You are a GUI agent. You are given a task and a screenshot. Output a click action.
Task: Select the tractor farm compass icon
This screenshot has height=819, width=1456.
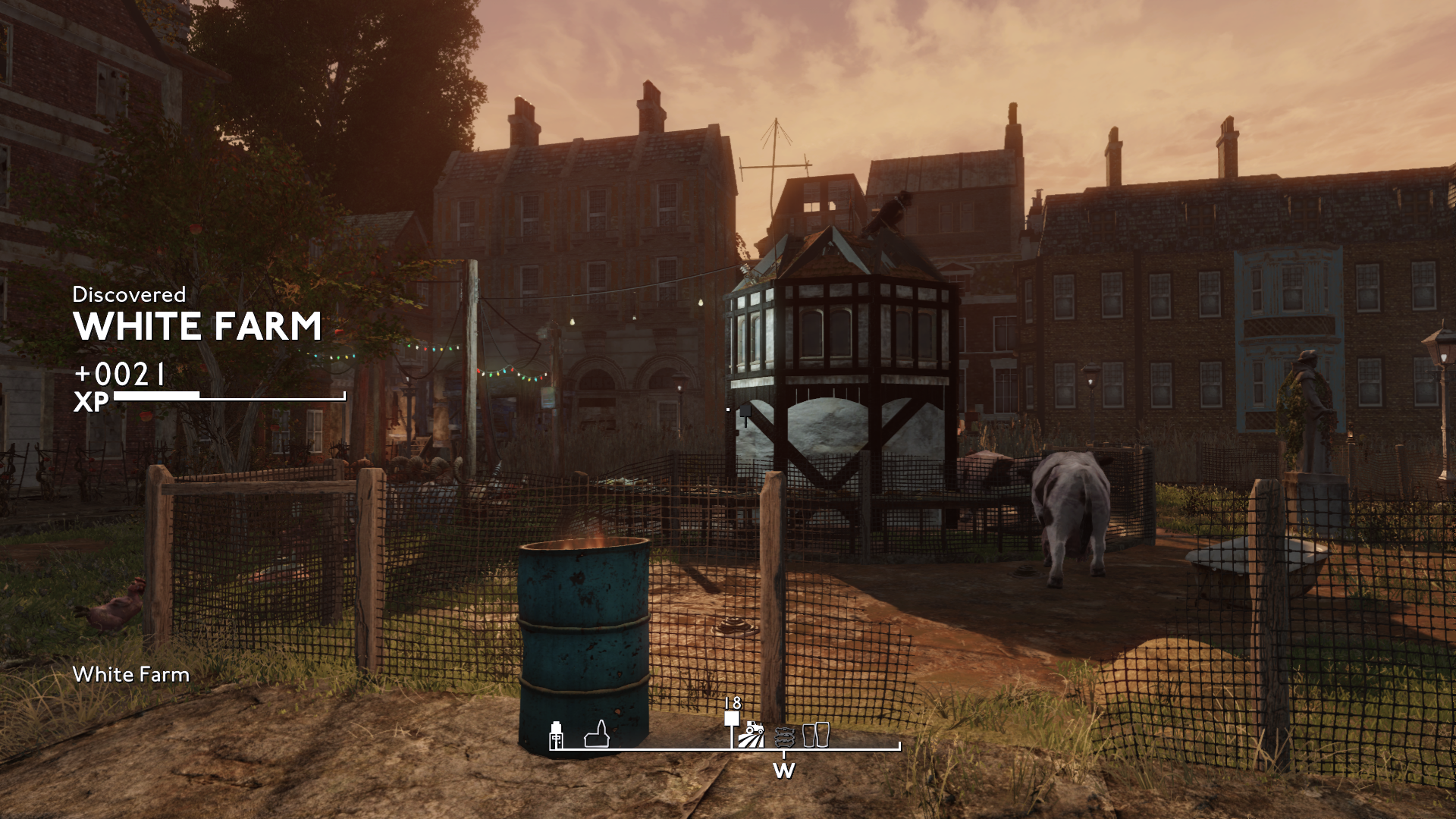coord(752,735)
